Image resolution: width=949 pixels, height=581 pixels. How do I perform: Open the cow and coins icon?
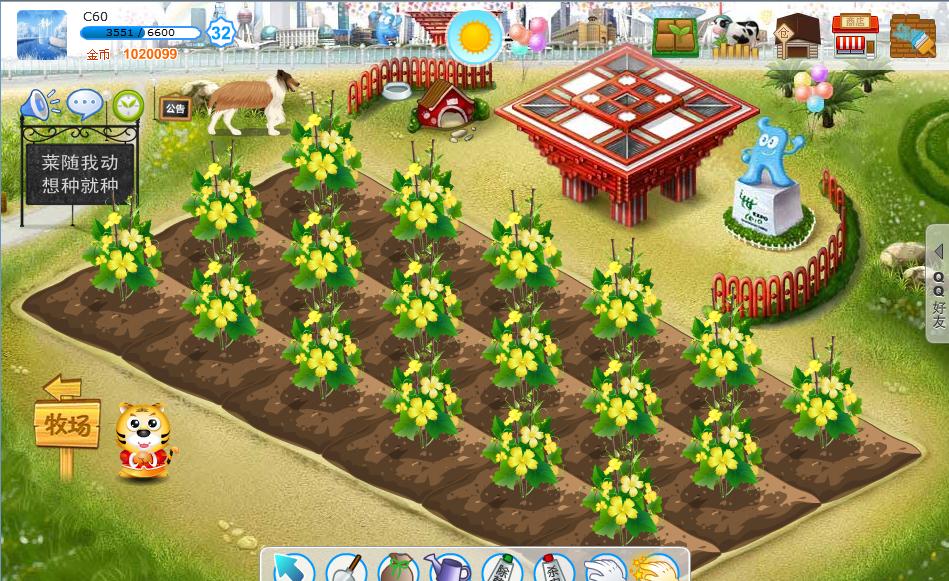tap(733, 36)
